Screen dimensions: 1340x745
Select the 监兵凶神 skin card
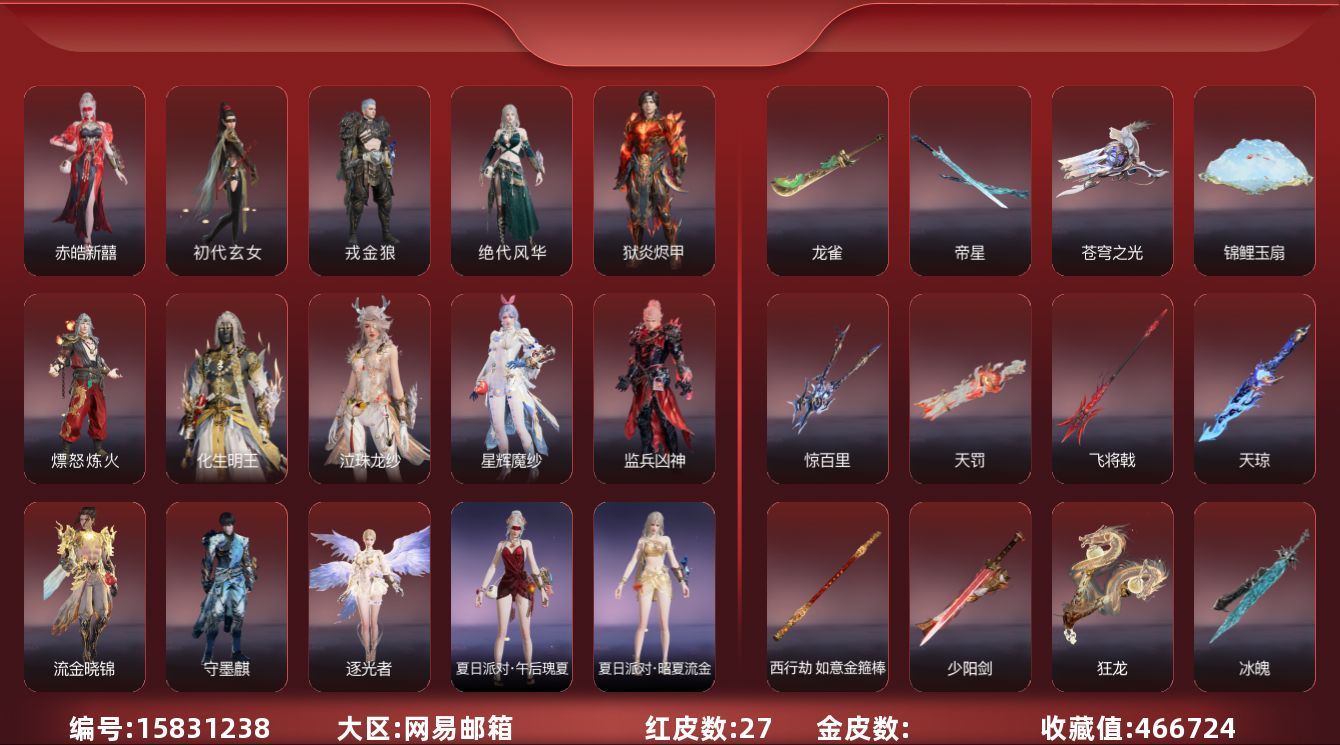point(654,388)
